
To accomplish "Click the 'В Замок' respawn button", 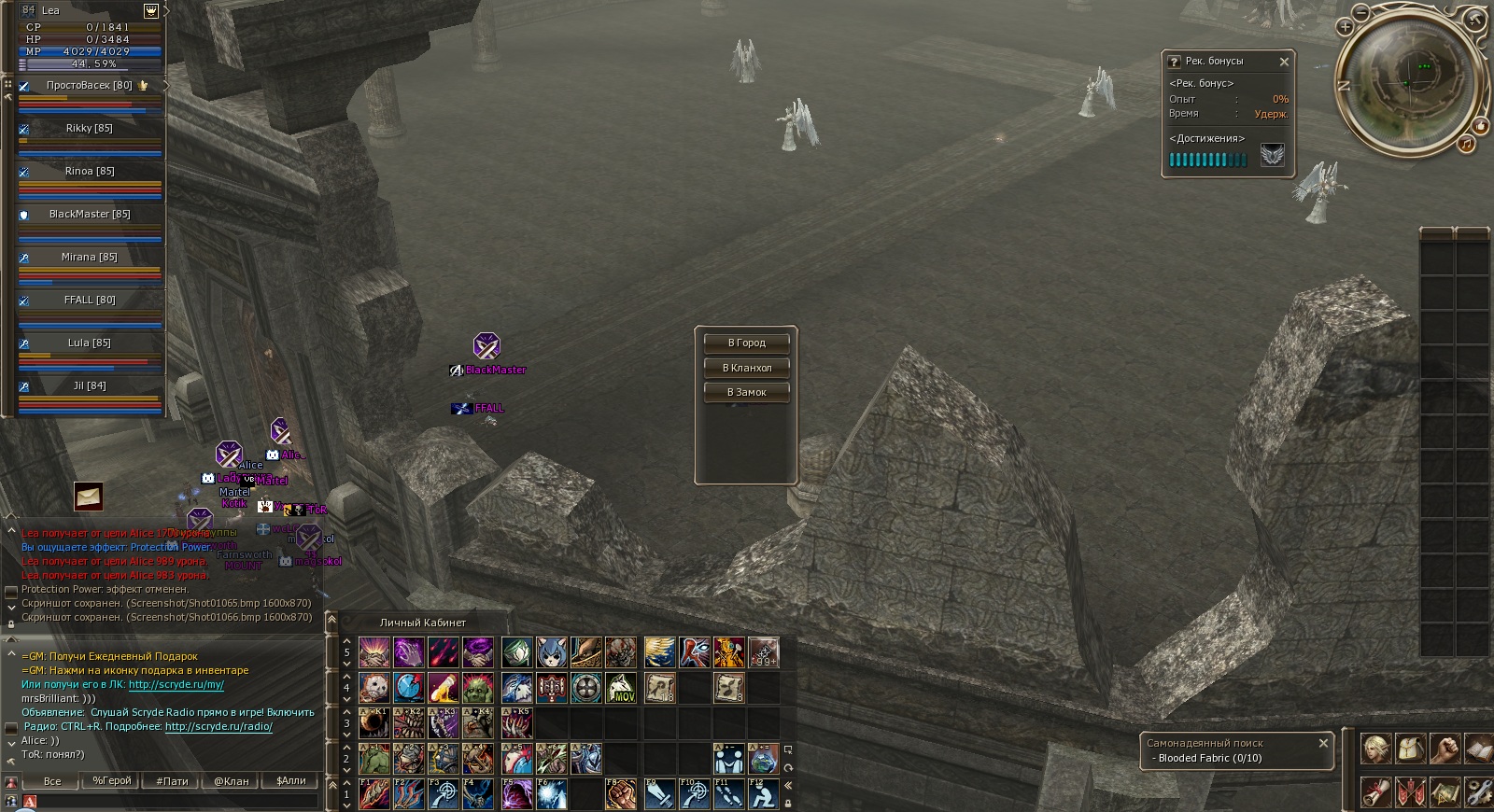I will pyautogui.click(x=746, y=393).
